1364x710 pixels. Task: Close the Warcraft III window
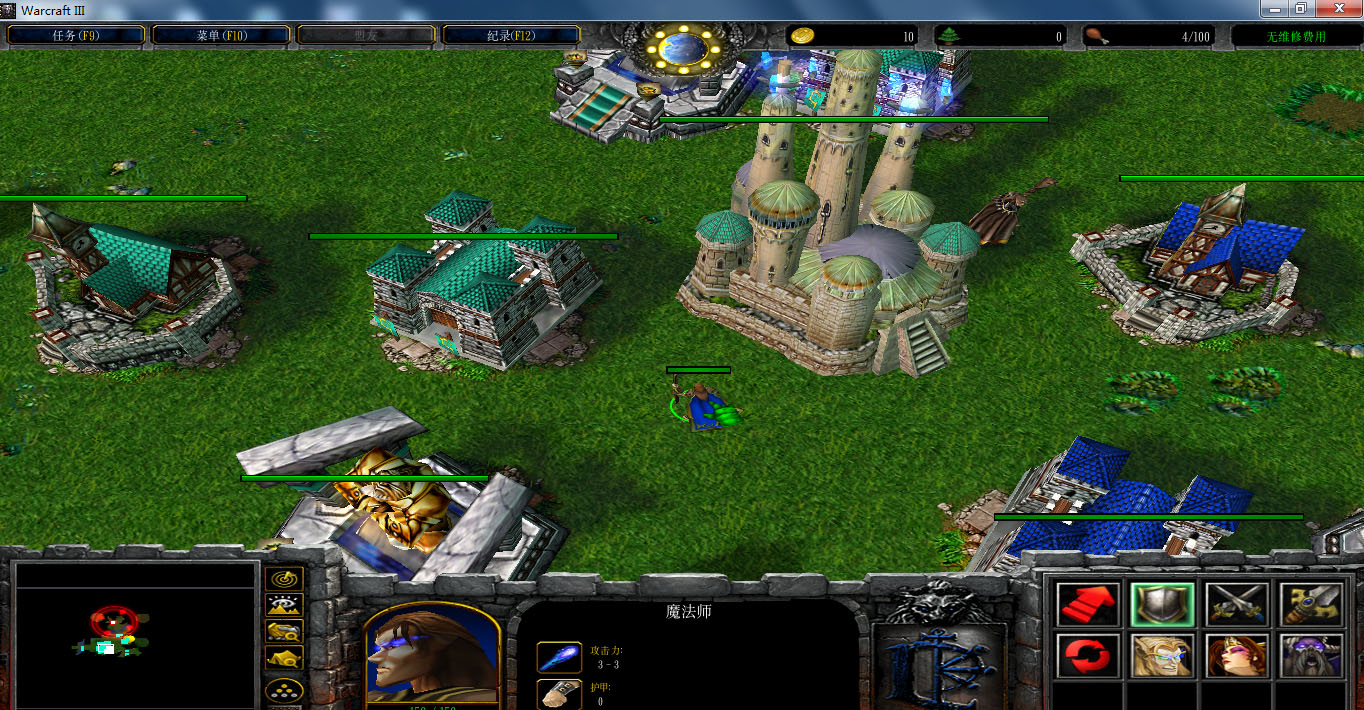tap(1335, 9)
